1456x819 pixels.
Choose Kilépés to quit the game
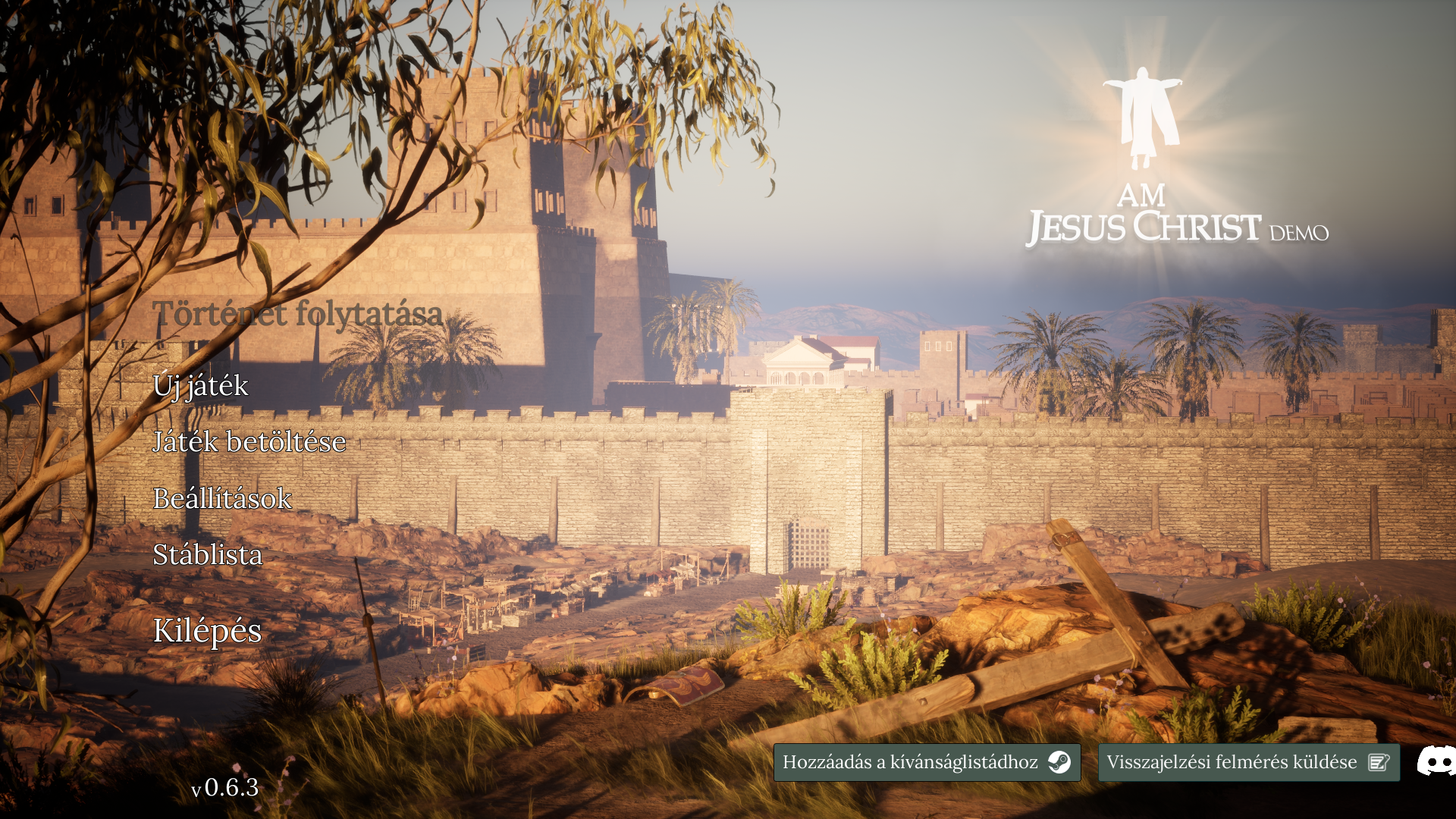(x=208, y=631)
